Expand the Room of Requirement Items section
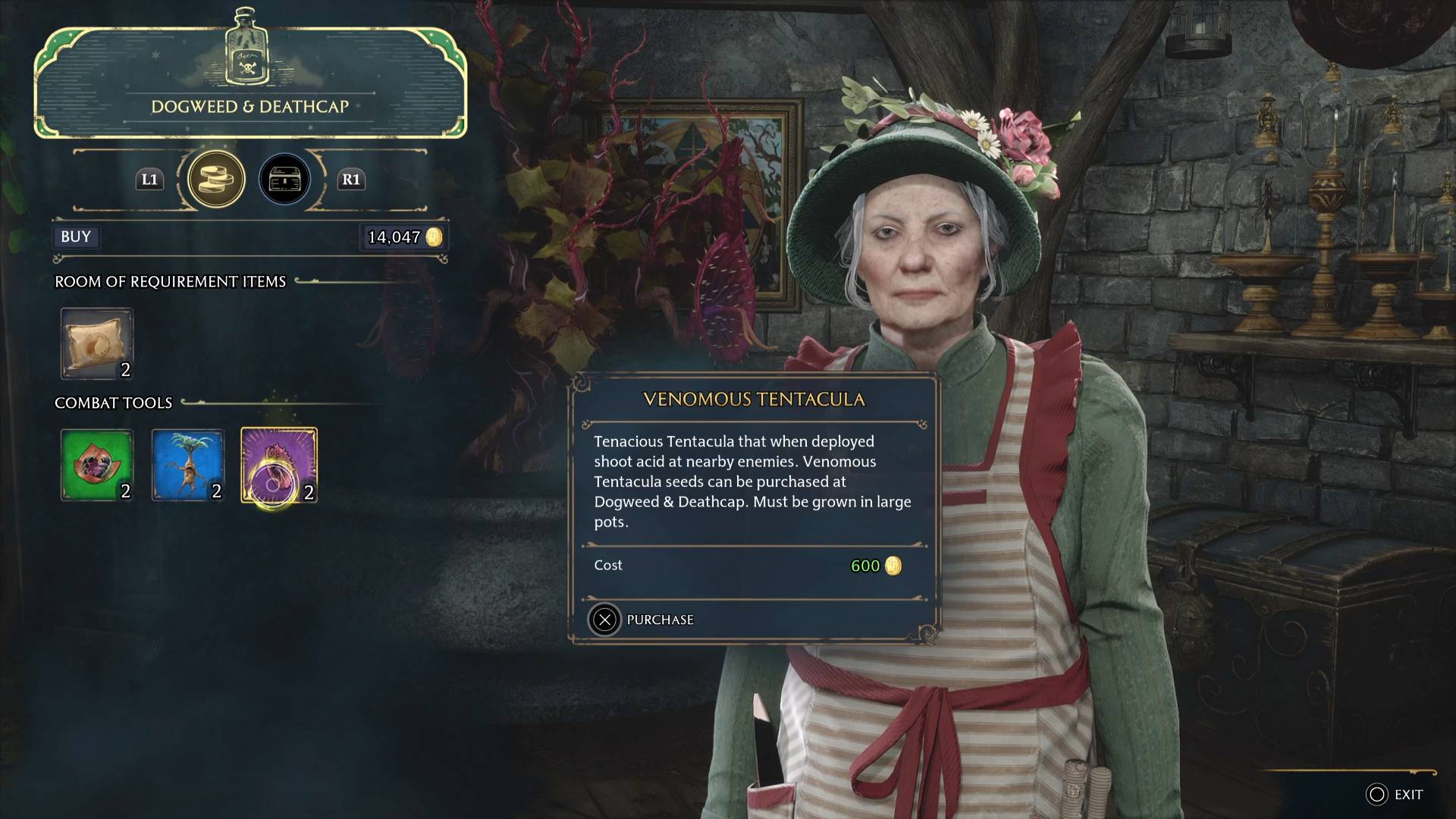Screen dimensions: 1456x819 pos(168,281)
